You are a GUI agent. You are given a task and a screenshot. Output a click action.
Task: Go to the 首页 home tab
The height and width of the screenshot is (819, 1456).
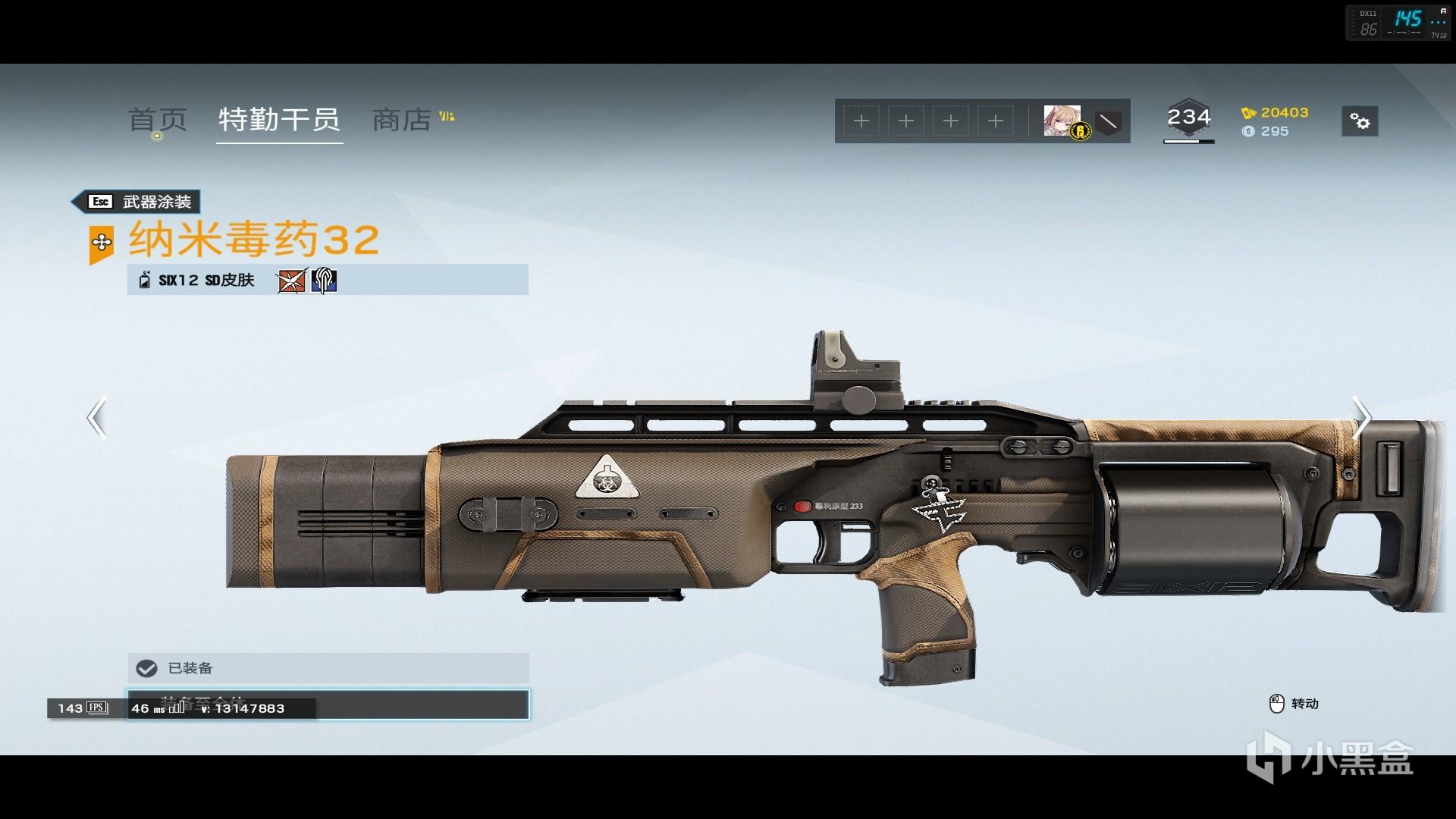pos(157,120)
